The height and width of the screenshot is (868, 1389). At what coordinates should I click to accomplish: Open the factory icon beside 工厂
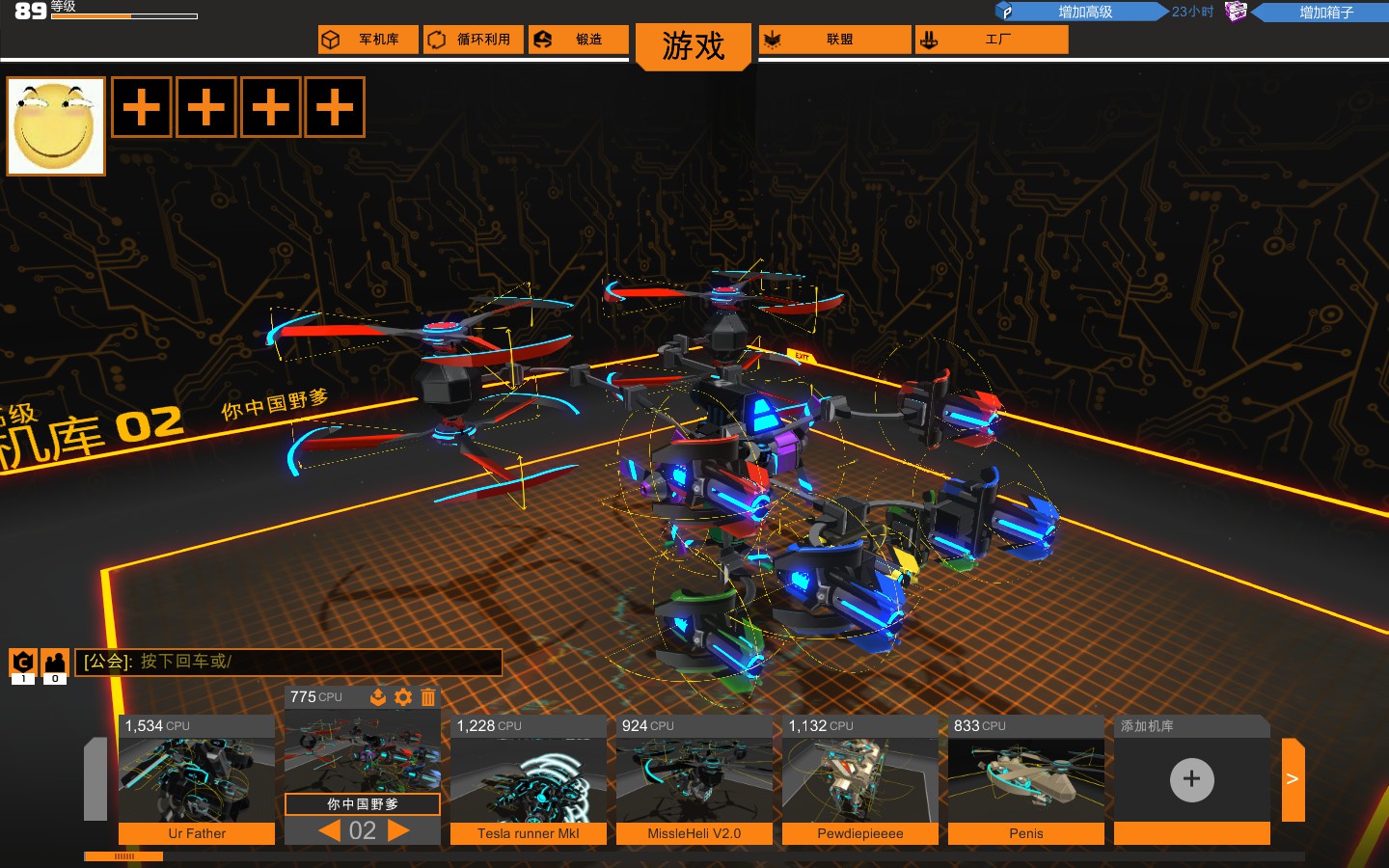point(928,39)
